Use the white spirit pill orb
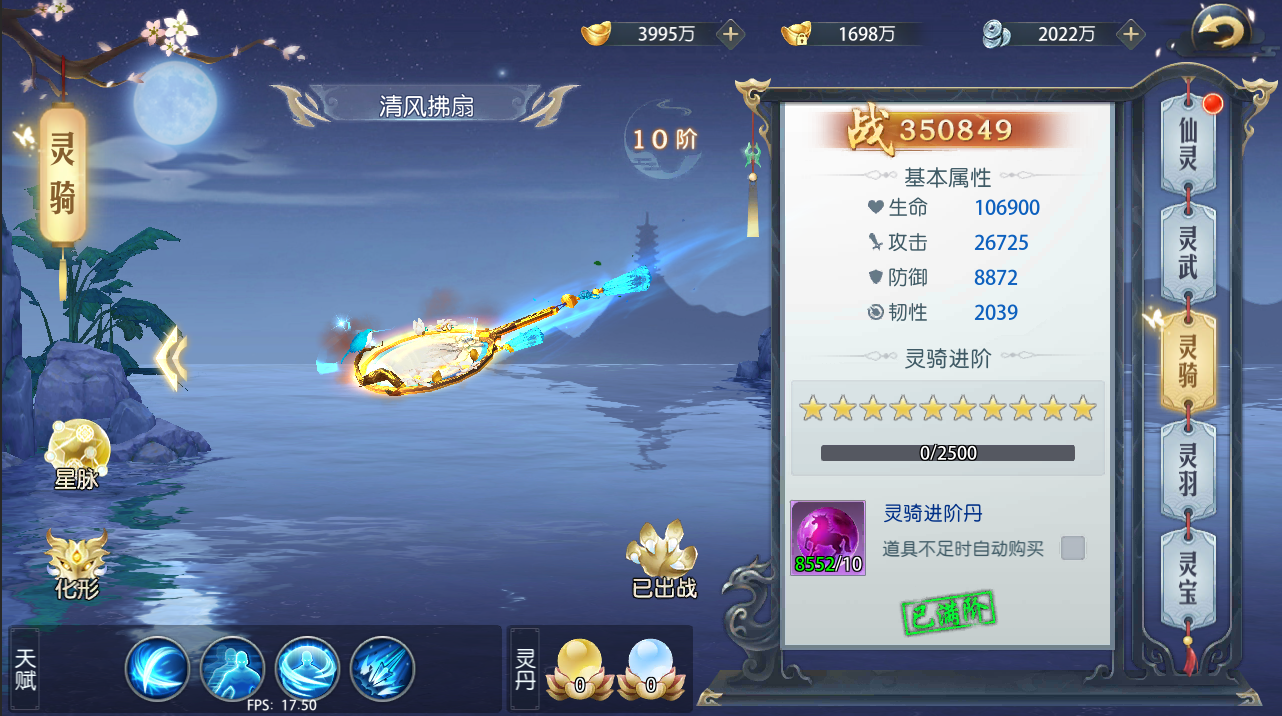This screenshot has width=1282, height=716. (x=650, y=667)
